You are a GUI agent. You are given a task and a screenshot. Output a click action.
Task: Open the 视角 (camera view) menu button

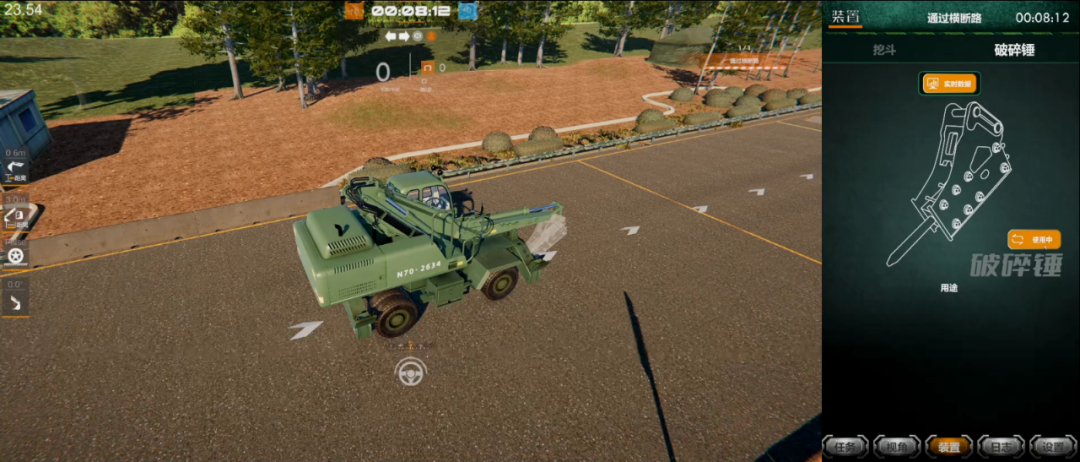897,447
